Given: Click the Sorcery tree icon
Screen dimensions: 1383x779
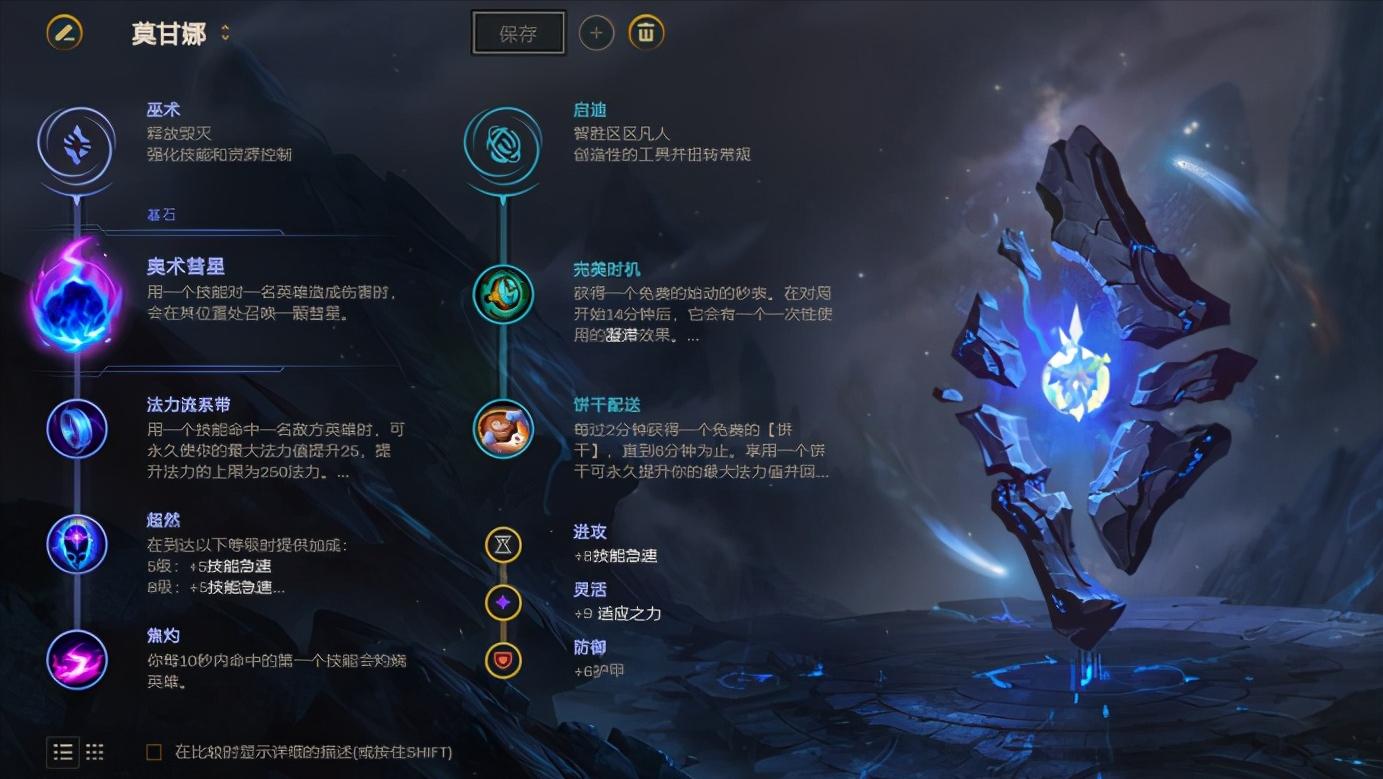Looking at the screenshot, I should click(75, 145).
